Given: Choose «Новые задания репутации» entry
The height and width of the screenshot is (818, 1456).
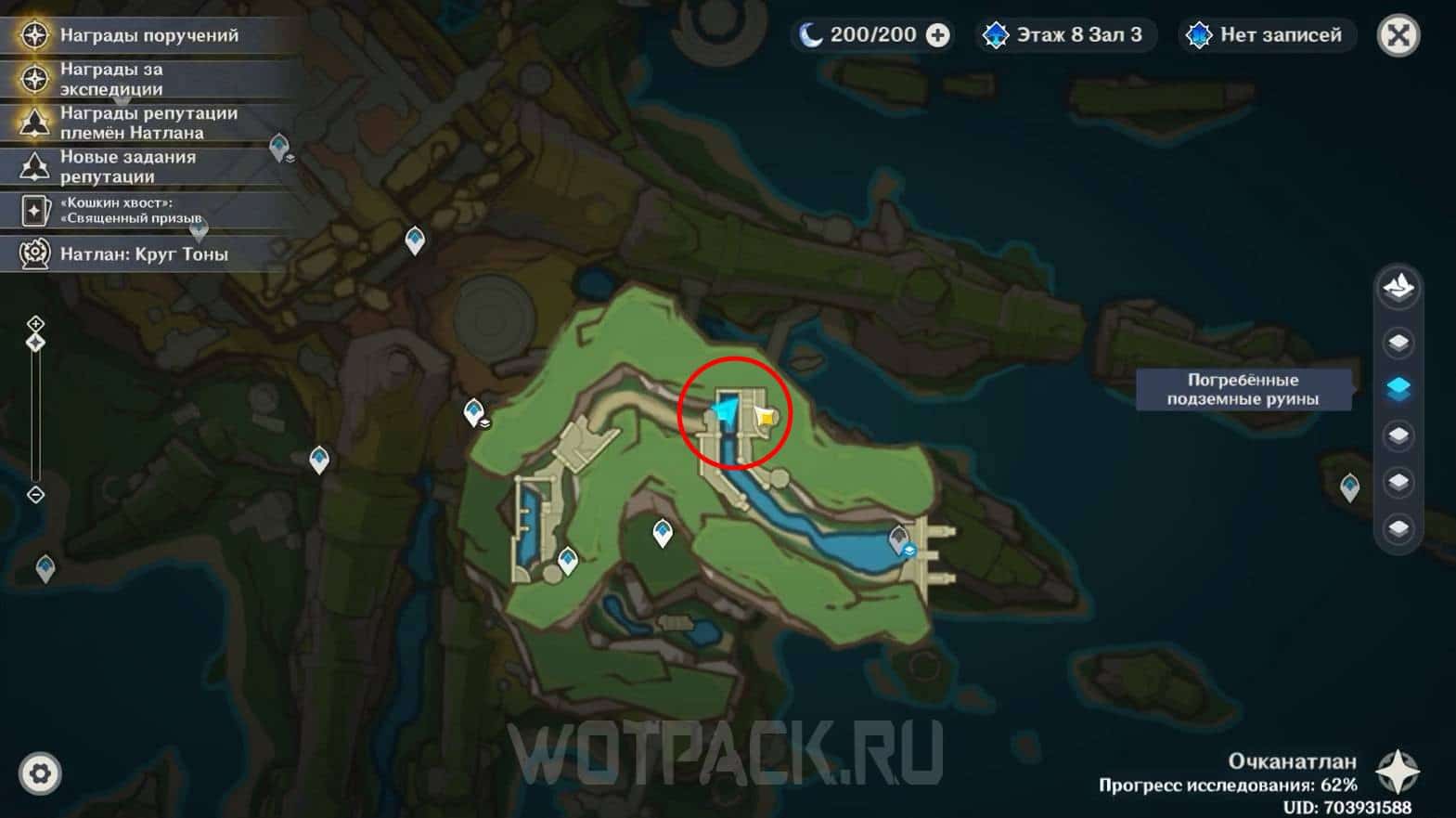Looking at the screenshot, I should [128, 166].
